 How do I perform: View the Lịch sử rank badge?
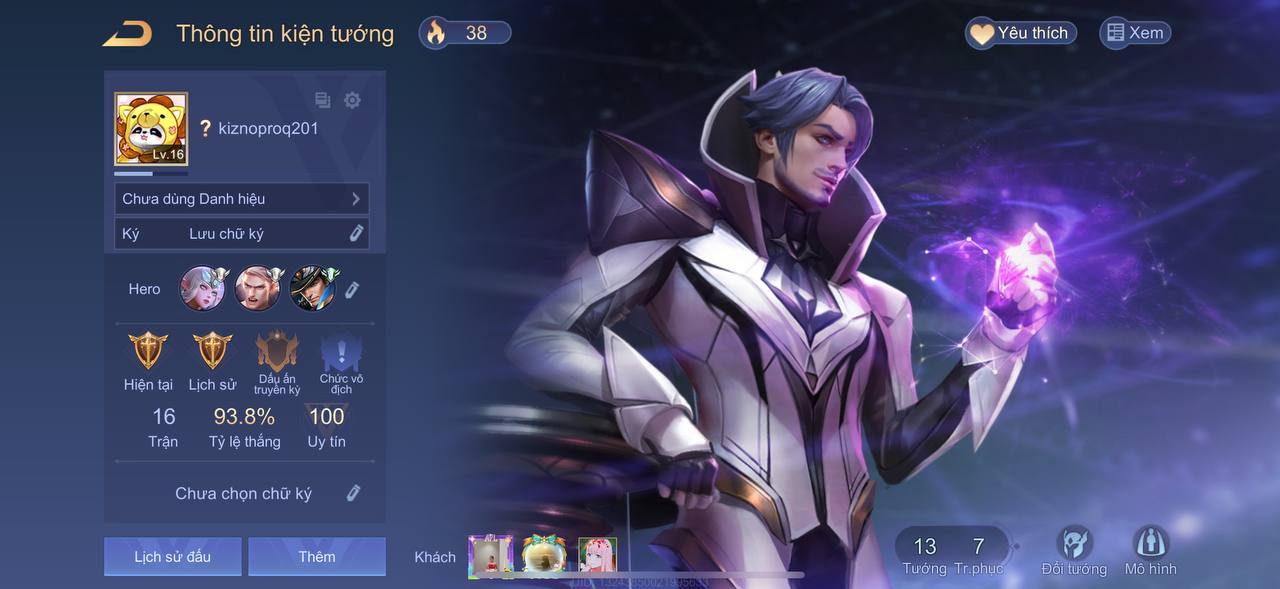point(212,351)
